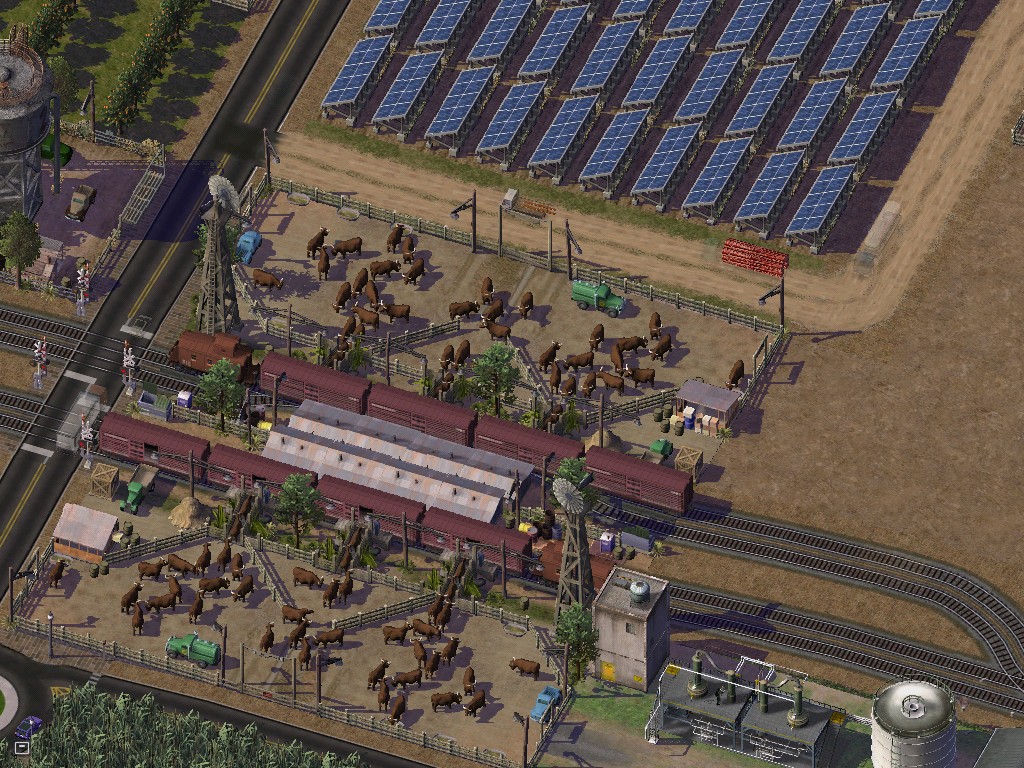Click the small interface restore button
1024x768 pixels.
(20, 746)
